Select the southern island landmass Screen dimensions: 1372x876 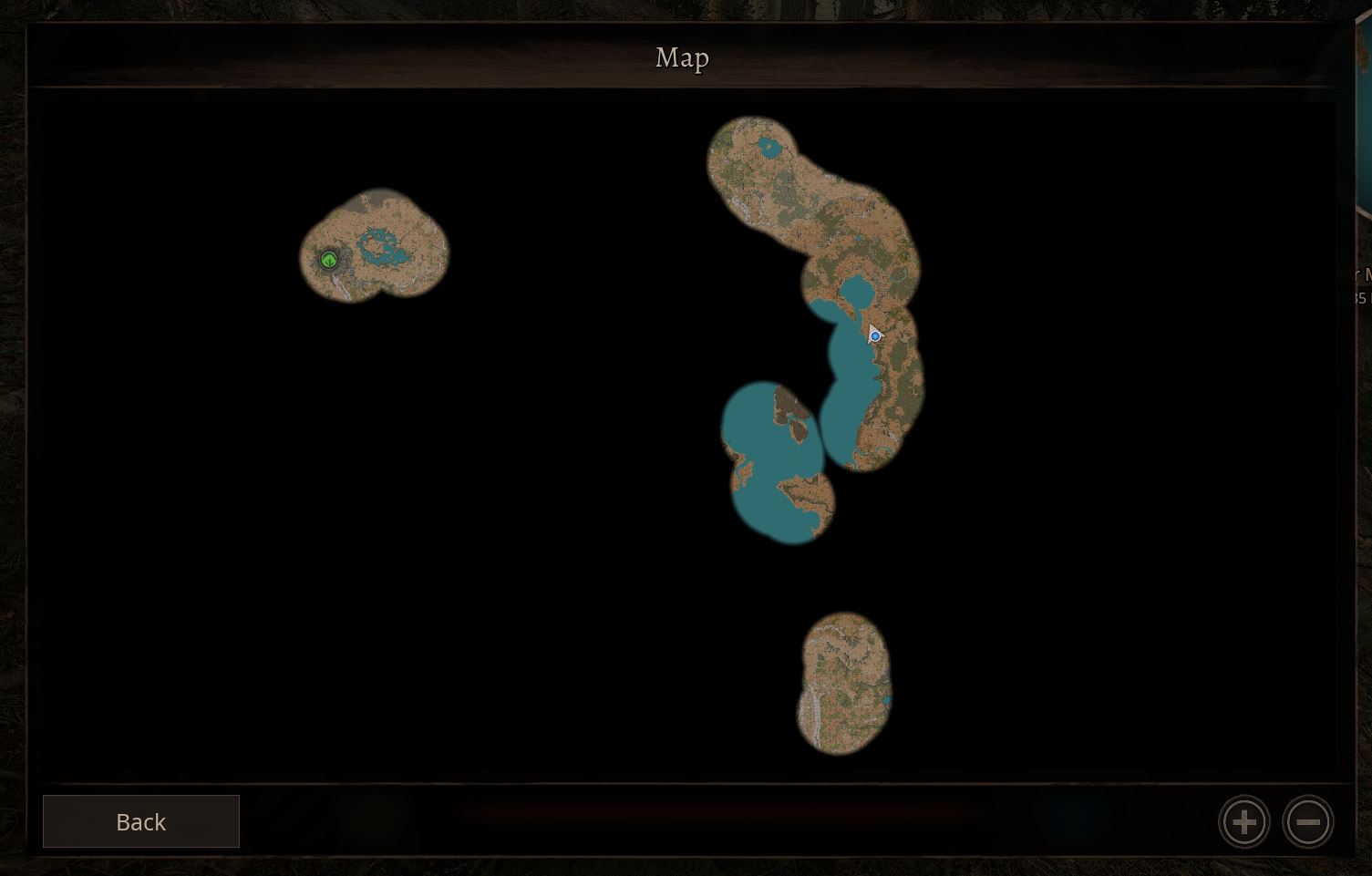(843, 684)
